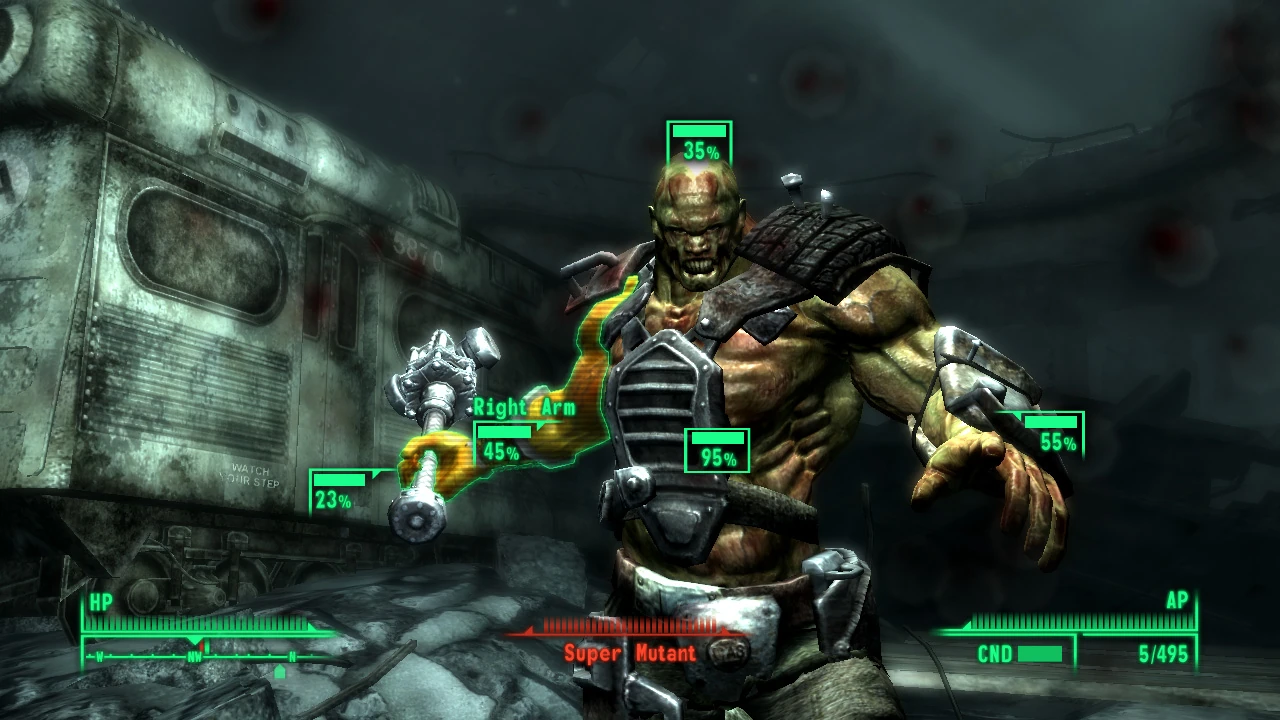This screenshot has width=1280, height=720.
Task: Click the NW marker on the compass
Action: coord(194,657)
